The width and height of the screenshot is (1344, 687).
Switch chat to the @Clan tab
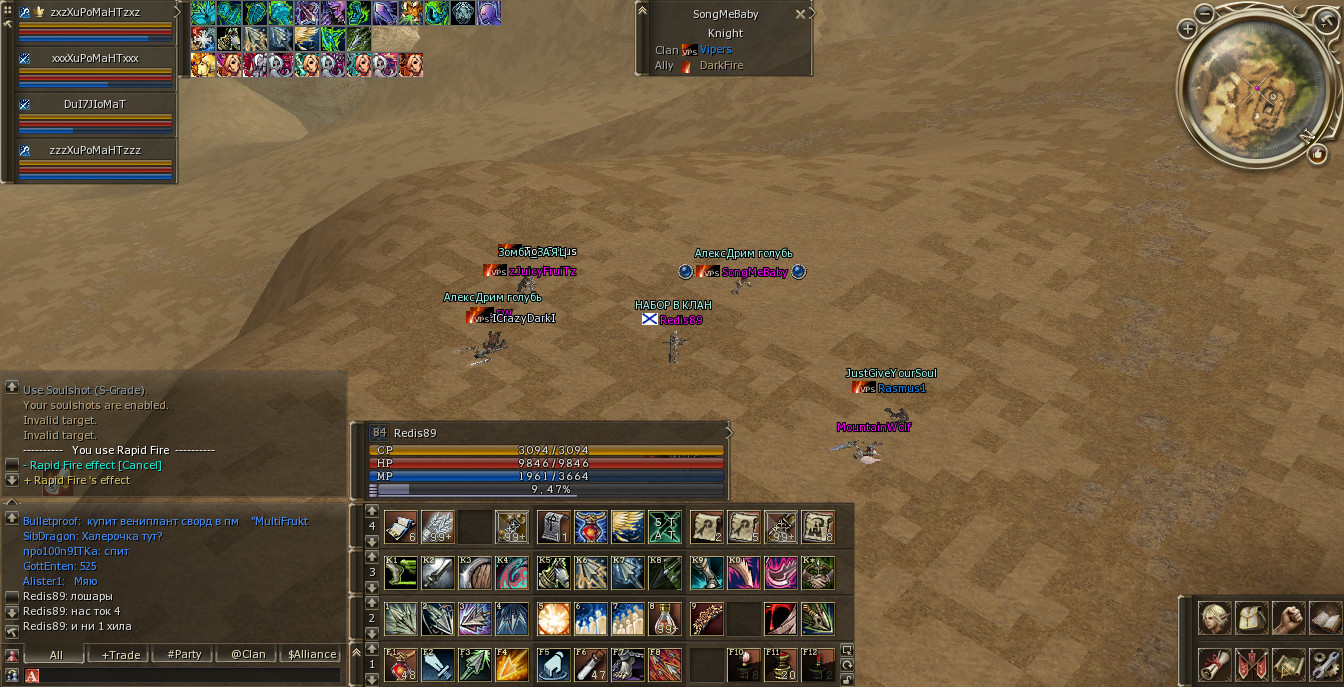point(248,655)
